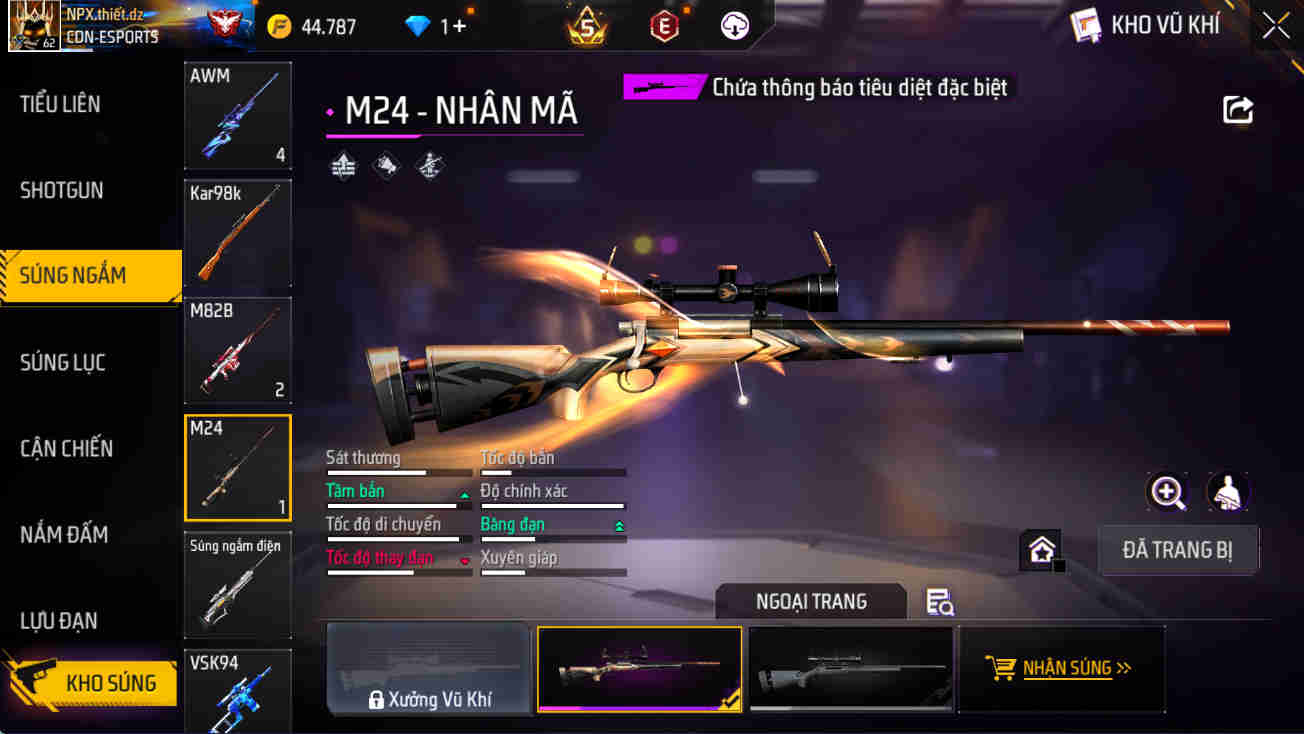Open the magnifier zoom preview icon

pyautogui.click(x=1168, y=492)
